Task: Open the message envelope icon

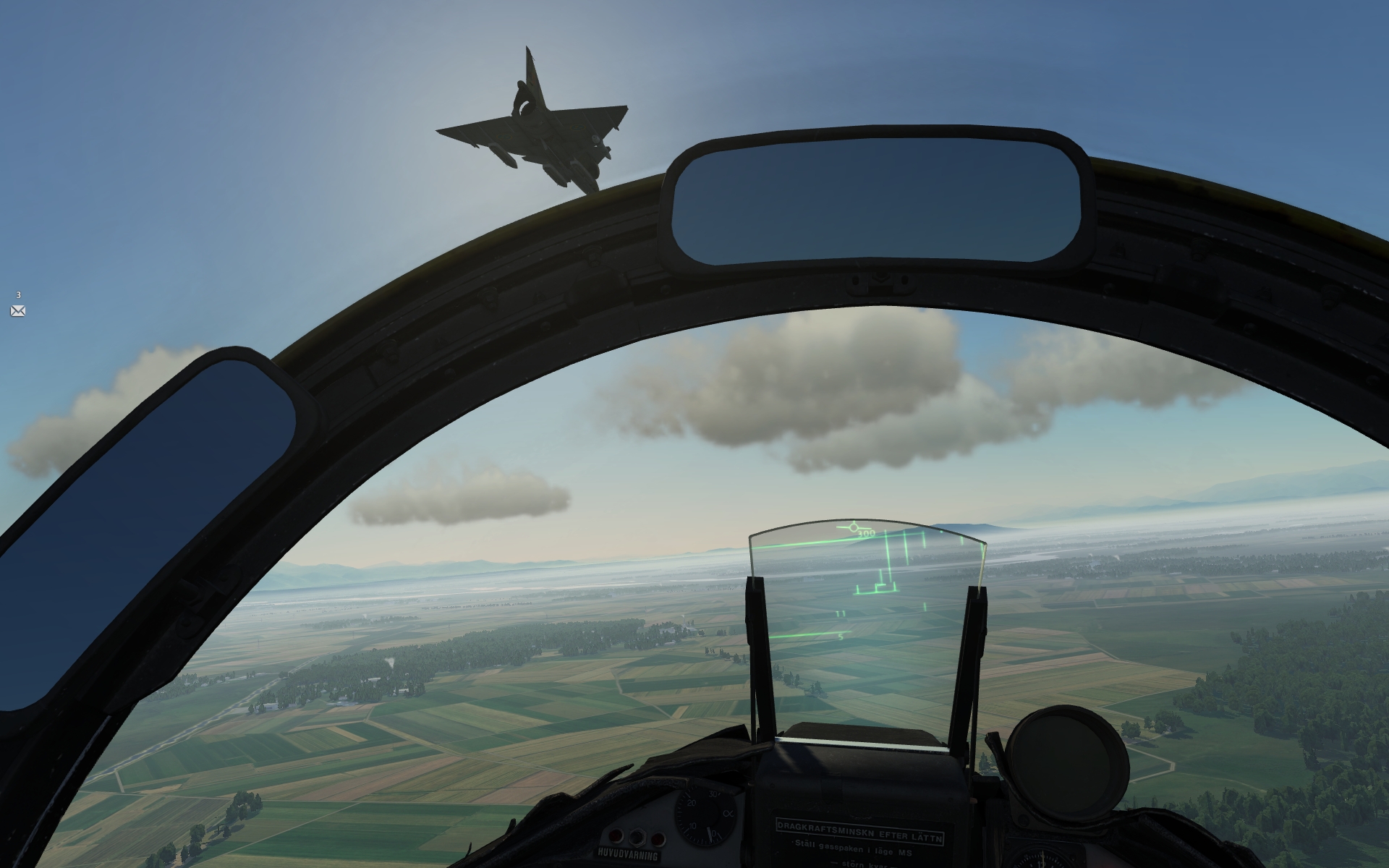Action: [18, 311]
